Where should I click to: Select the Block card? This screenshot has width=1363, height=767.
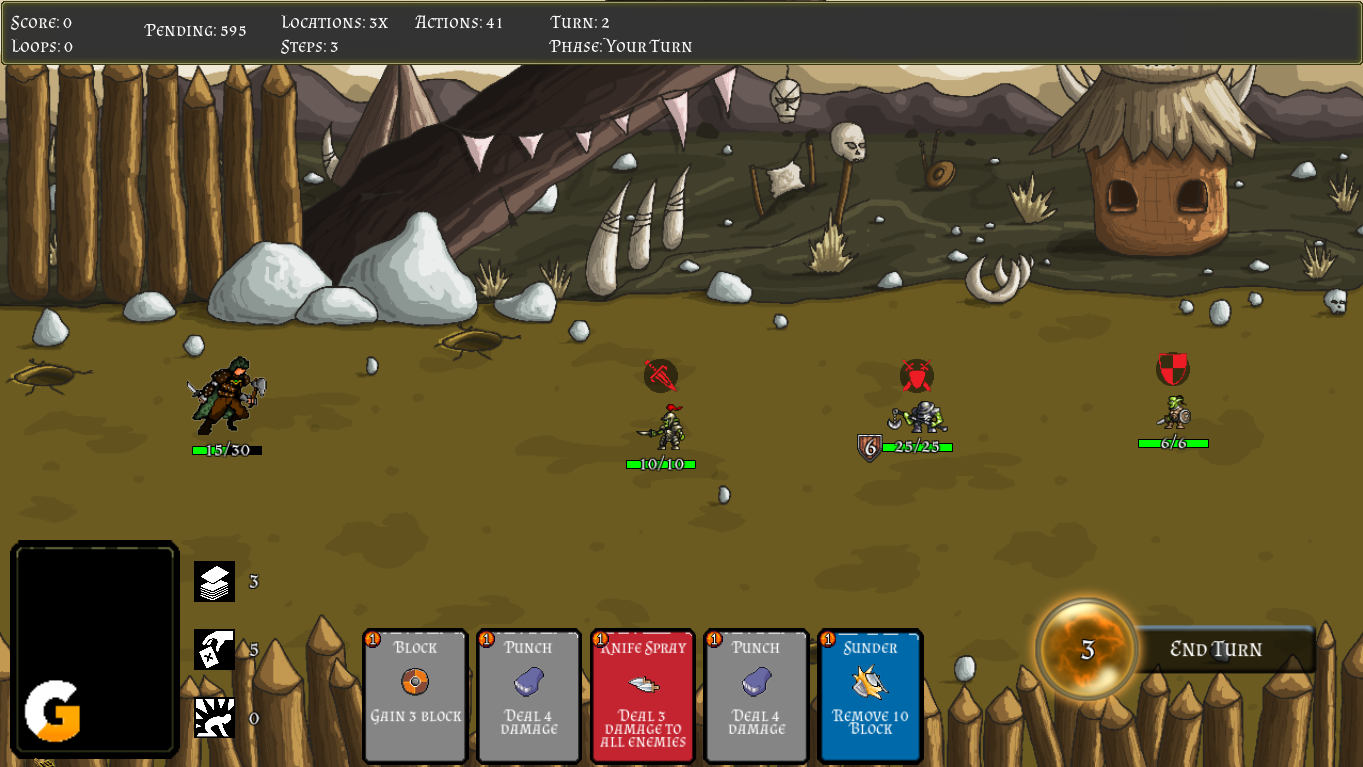415,695
